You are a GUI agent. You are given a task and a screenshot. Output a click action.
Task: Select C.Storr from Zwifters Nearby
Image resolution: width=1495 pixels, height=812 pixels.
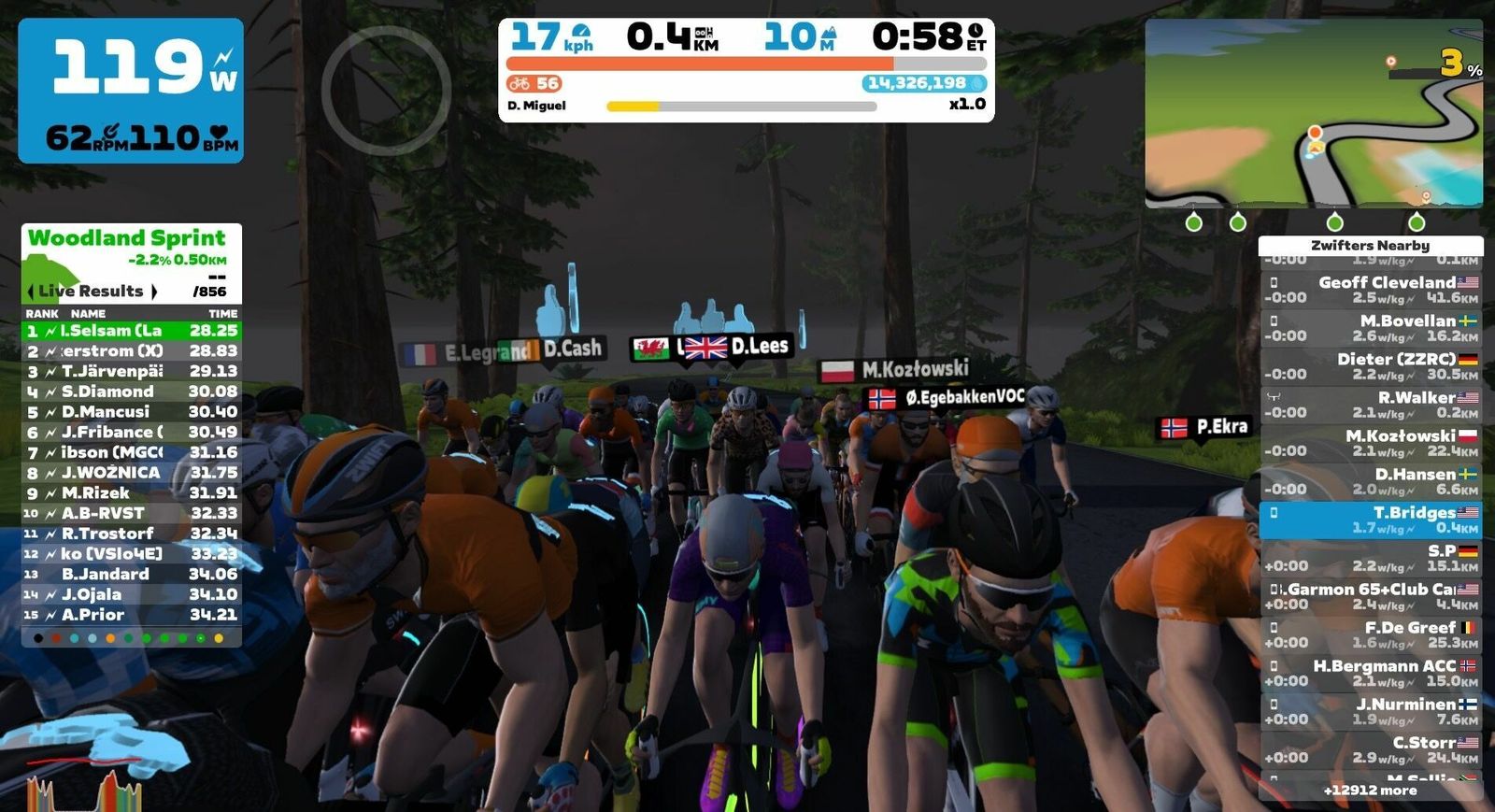[1370, 749]
